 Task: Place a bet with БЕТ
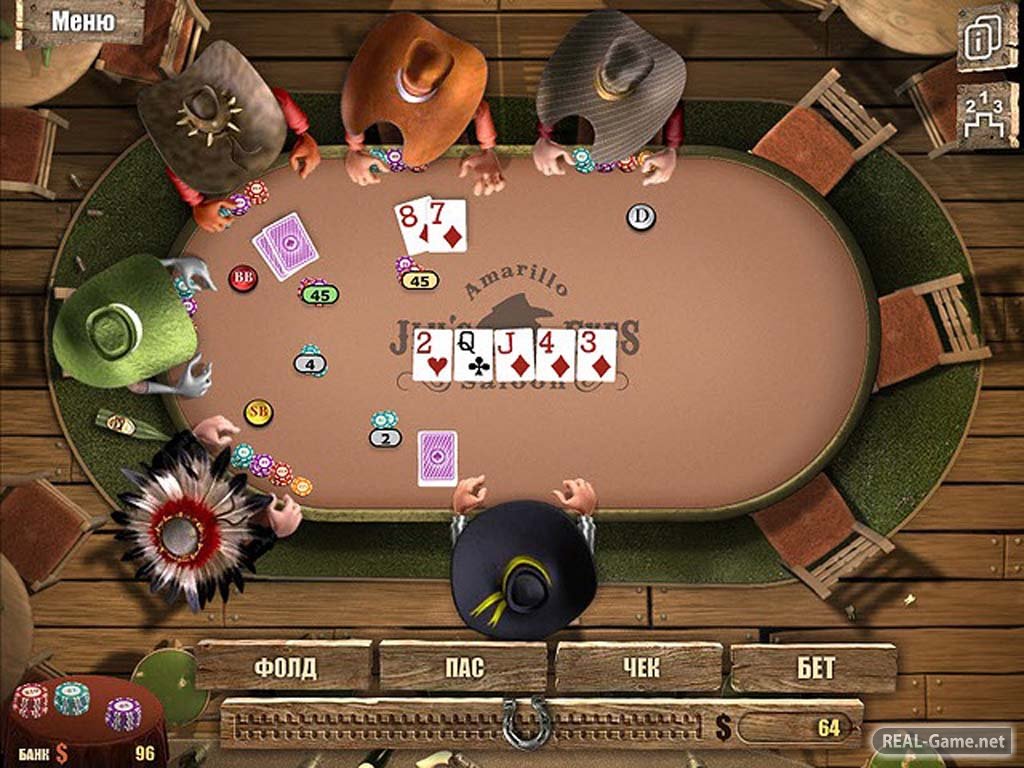(x=814, y=668)
